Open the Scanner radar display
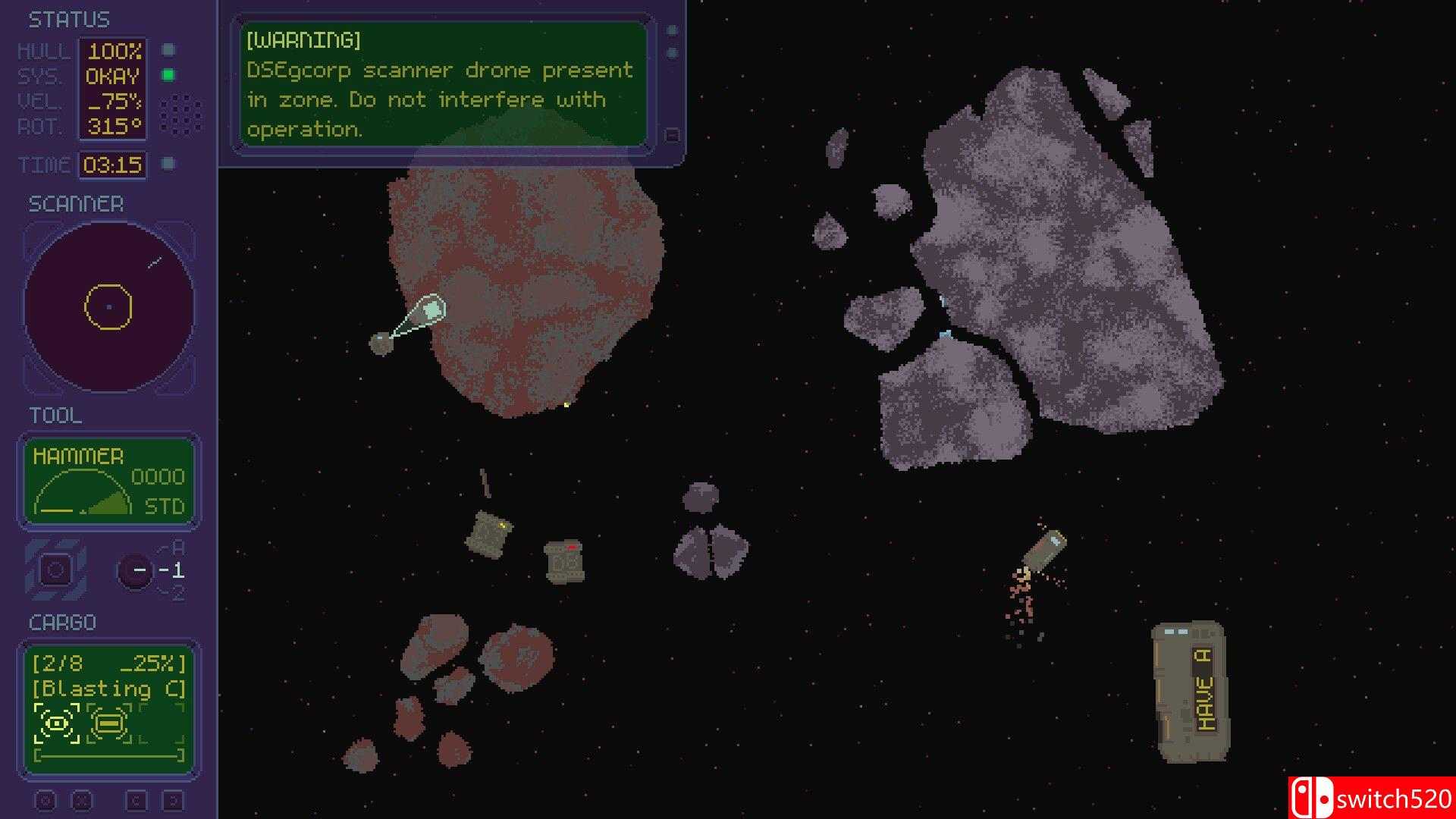 click(108, 307)
